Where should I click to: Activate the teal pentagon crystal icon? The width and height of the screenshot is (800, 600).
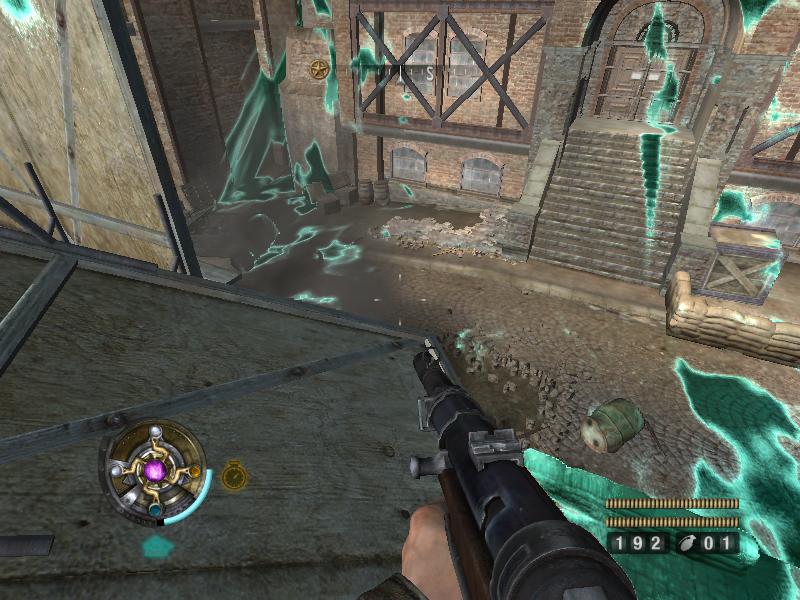click(x=157, y=546)
